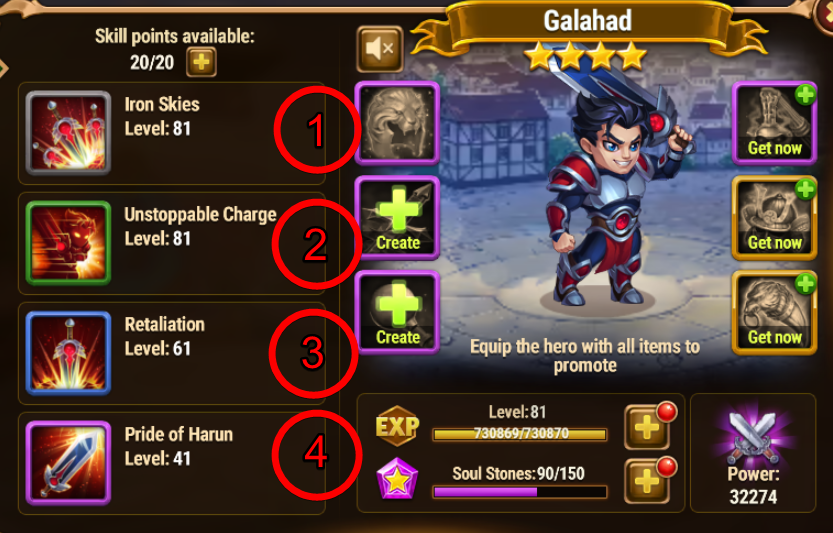The image size is (833, 533).
Task: Select the Pride of Harun skill icon
Action: [68, 463]
